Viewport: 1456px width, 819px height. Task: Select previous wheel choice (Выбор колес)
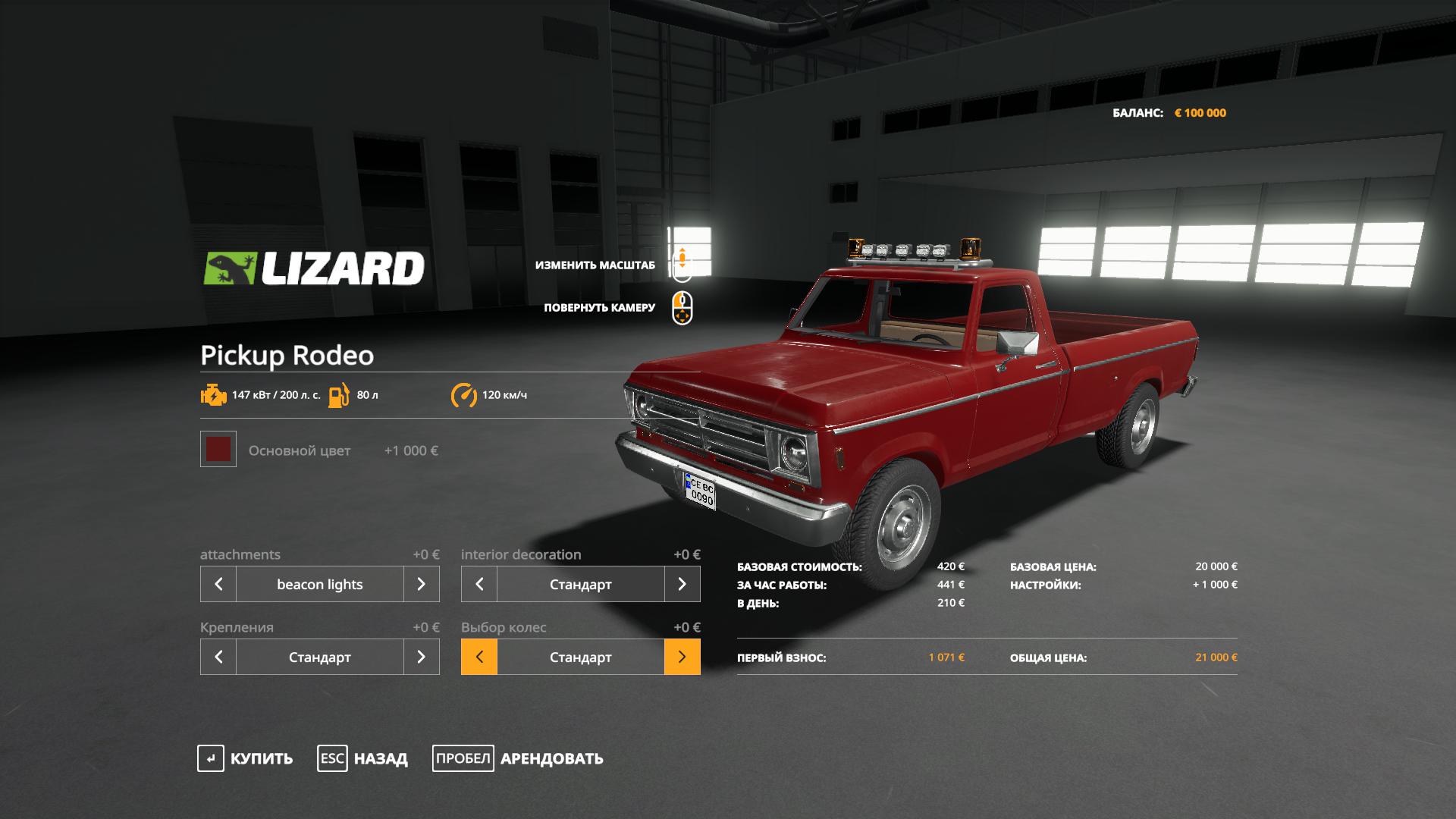pyautogui.click(x=479, y=657)
